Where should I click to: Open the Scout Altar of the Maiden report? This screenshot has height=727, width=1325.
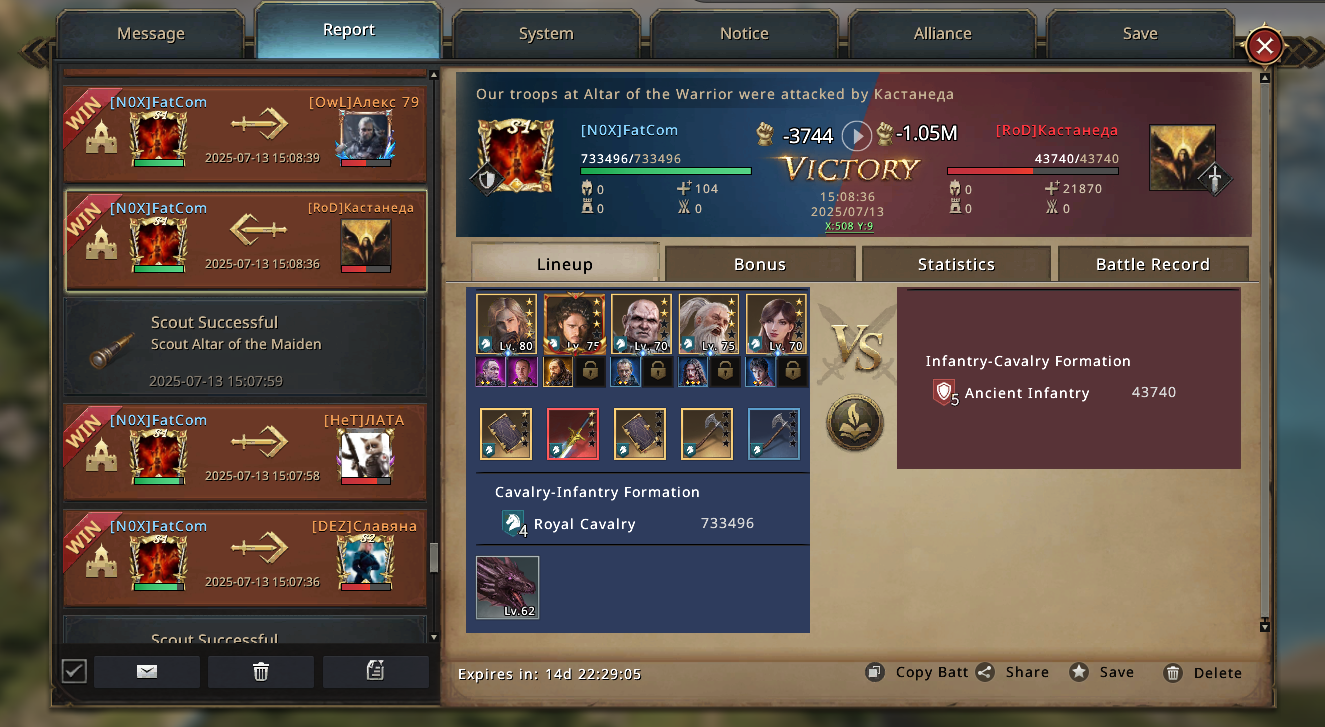(x=245, y=347)
